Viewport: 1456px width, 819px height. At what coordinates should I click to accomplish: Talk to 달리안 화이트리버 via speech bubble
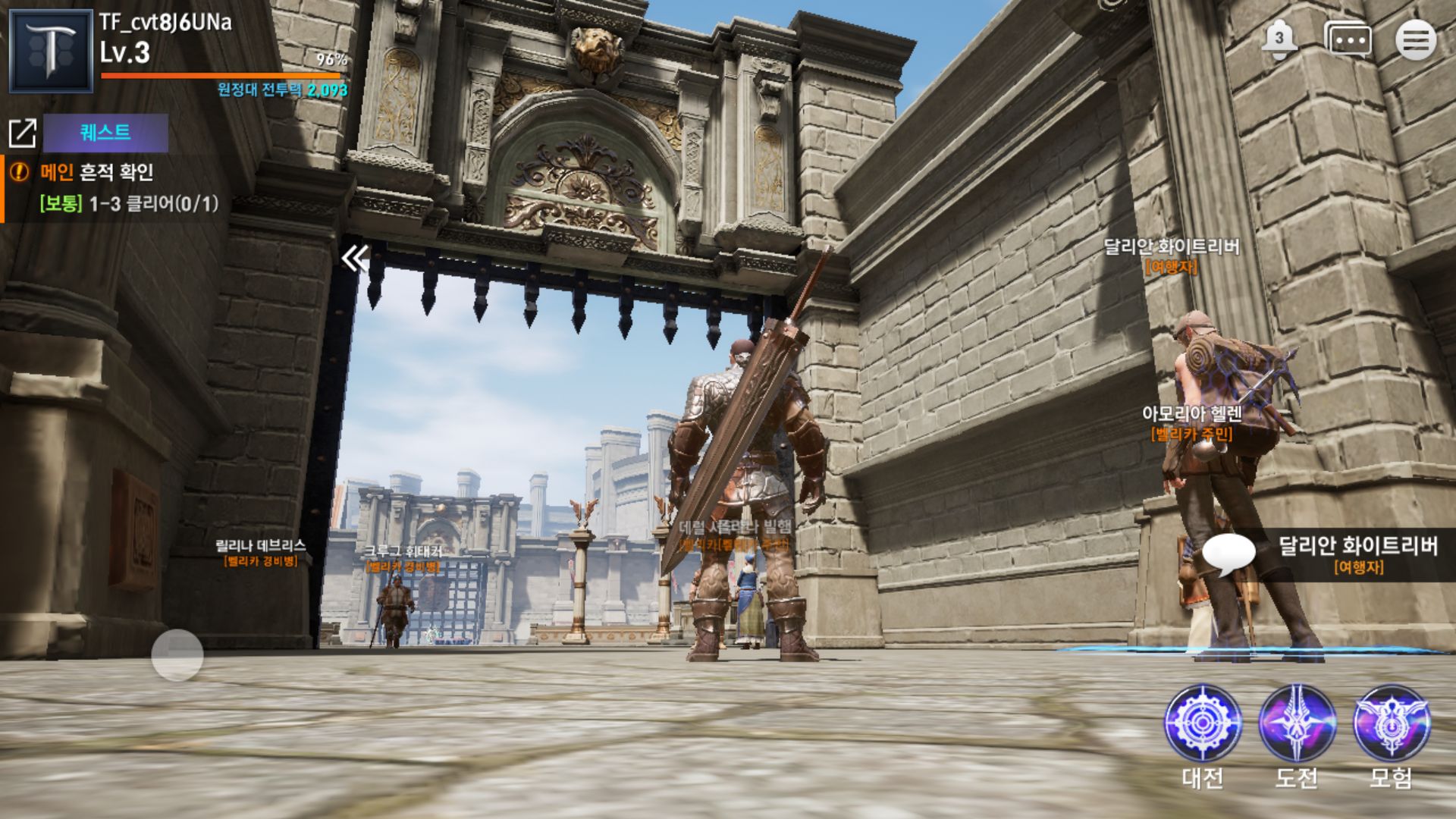[x=1228, y=555]
